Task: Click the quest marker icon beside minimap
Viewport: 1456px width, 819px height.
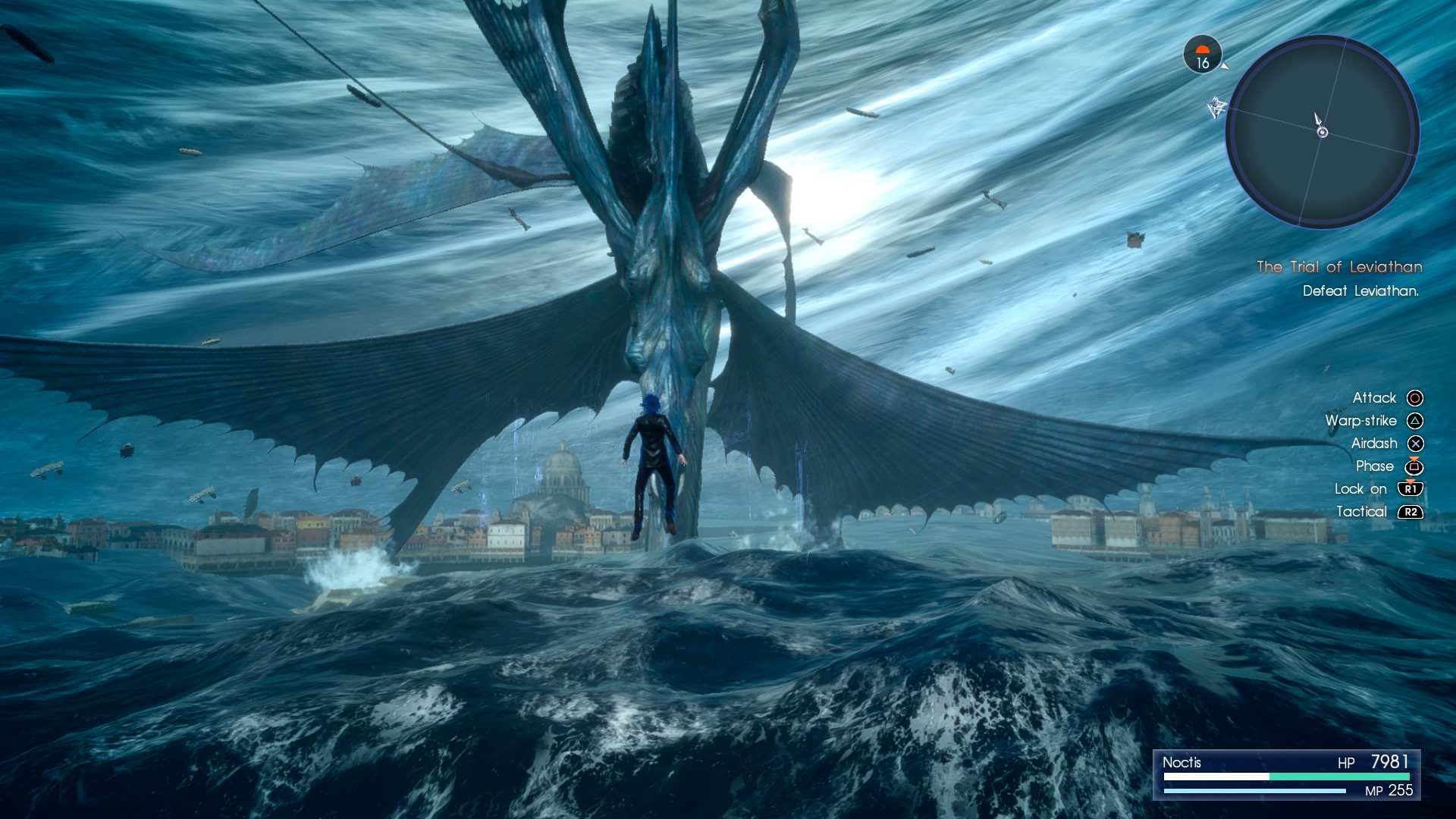Action: (1216, 107)
